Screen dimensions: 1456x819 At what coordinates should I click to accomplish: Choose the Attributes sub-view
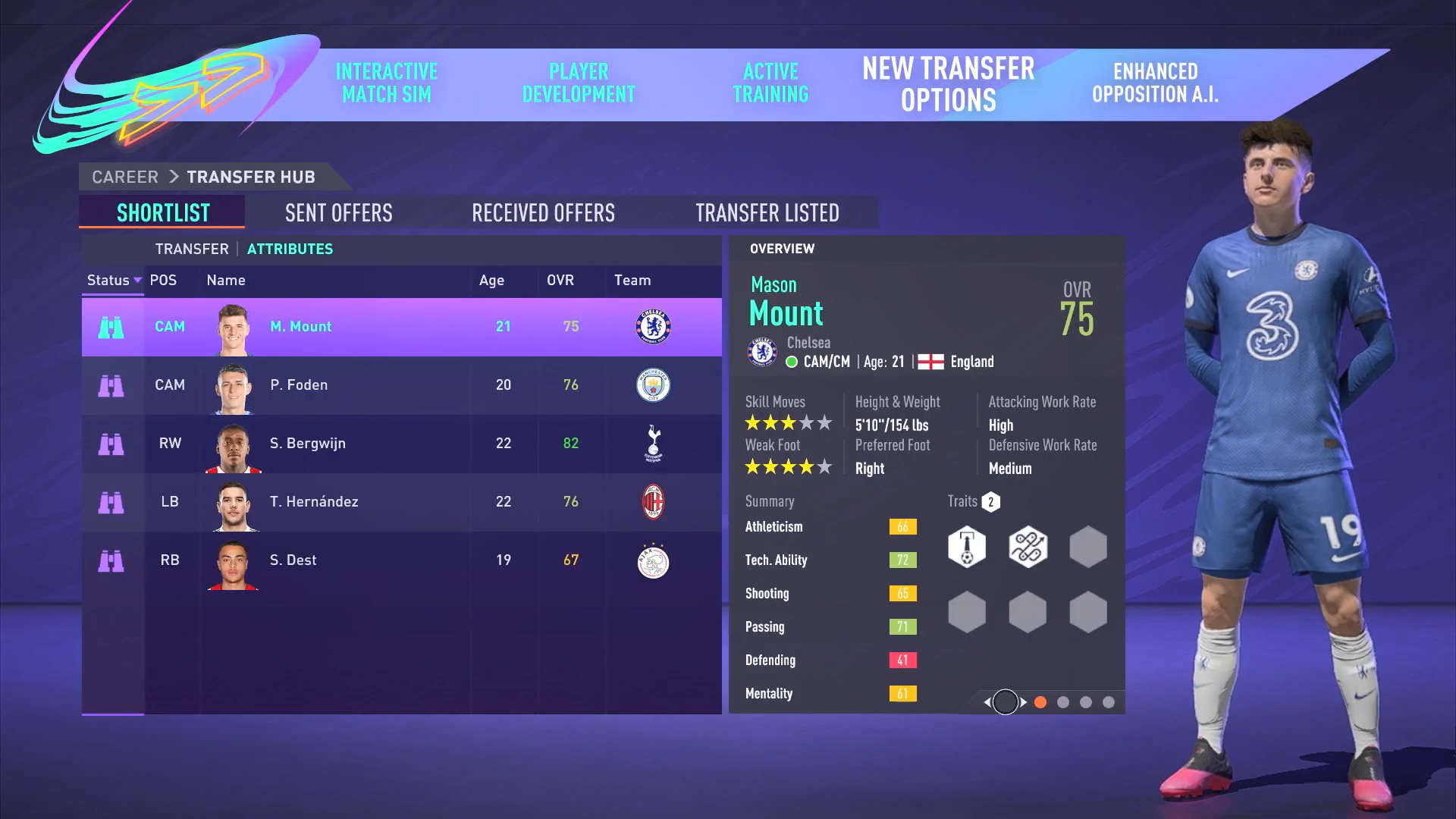click(x=290, y=249)
